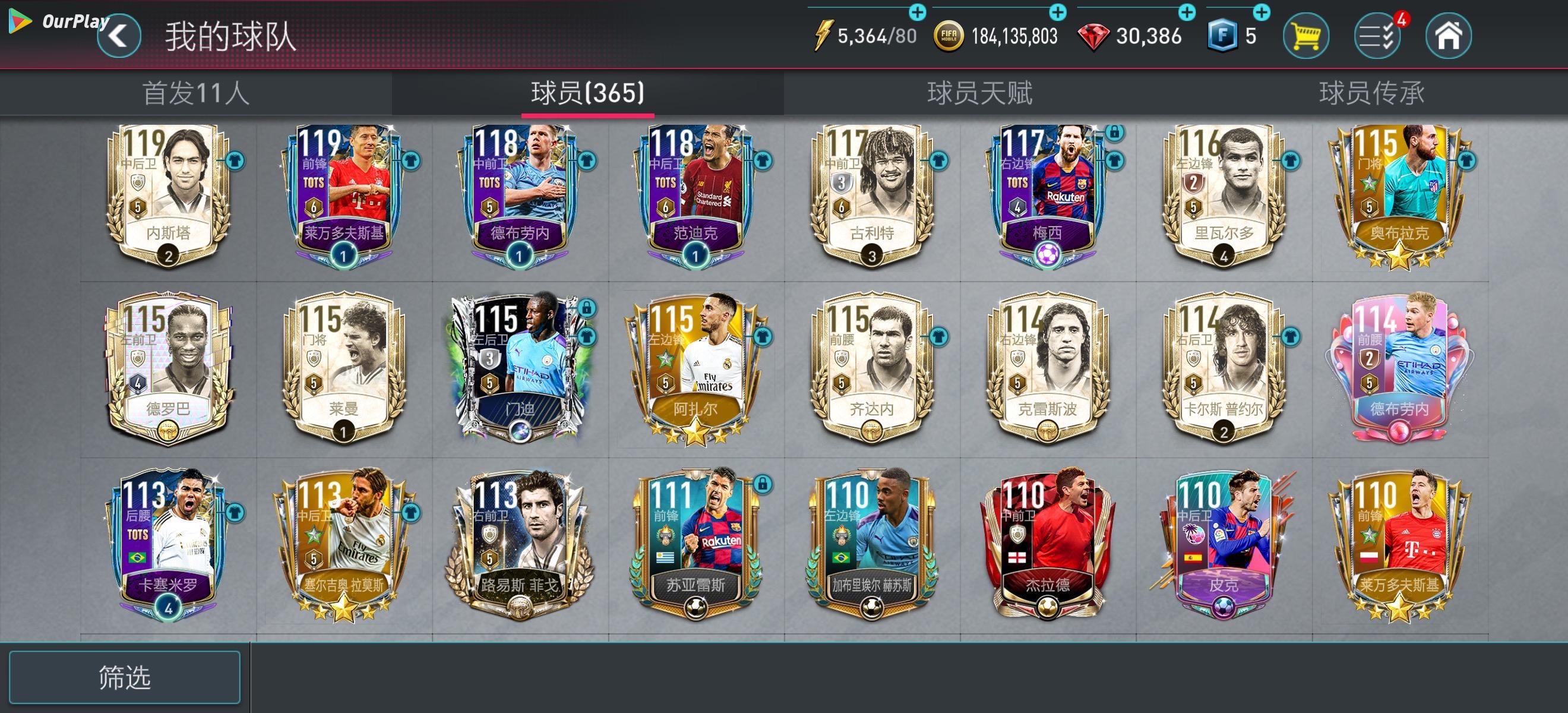Add more FIFA coins
The width and height of the screenshot is (1568, 713).
[1058, 12]
